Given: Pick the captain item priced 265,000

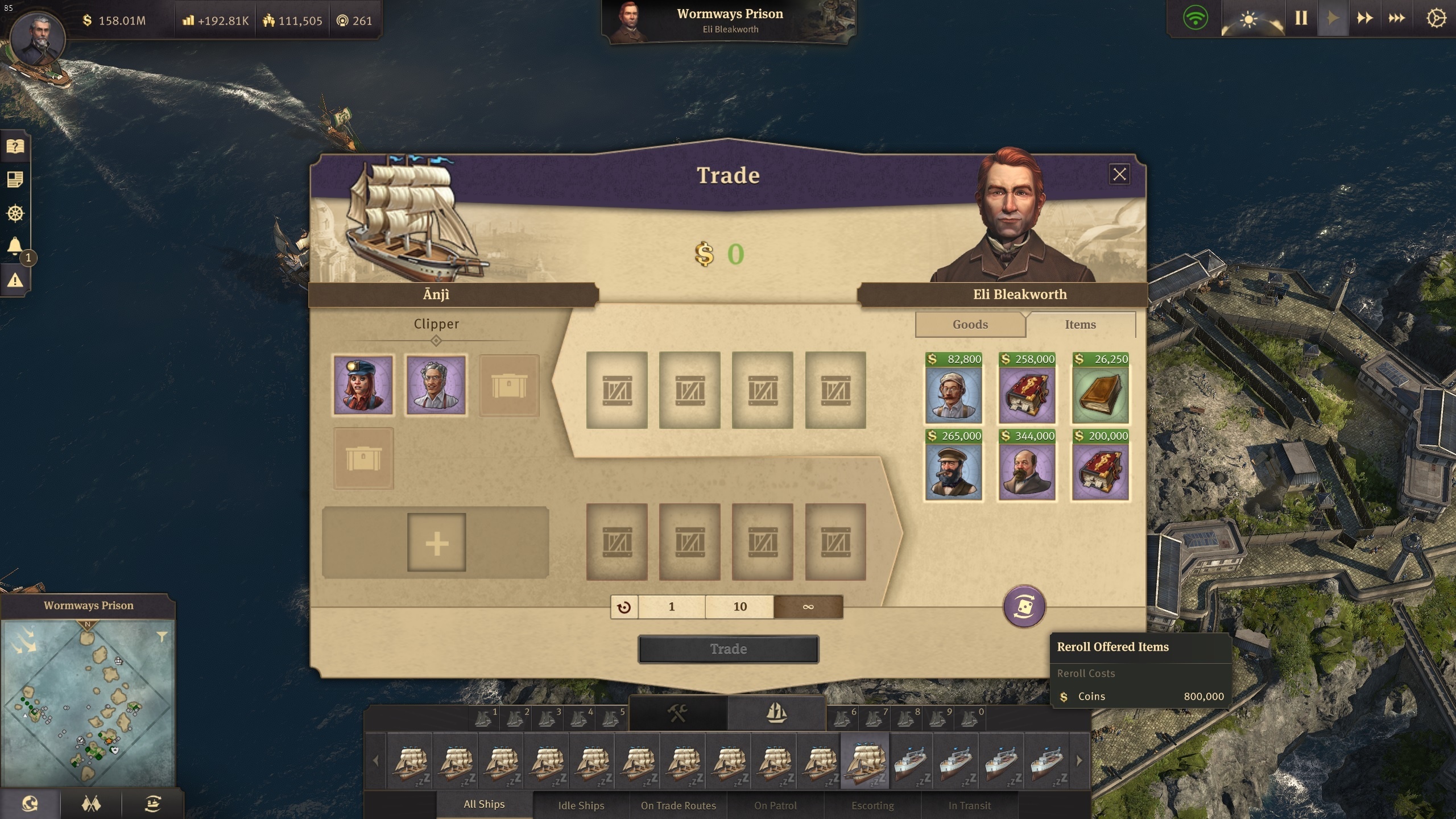Looking at the screenshot, I should (953, 471).
